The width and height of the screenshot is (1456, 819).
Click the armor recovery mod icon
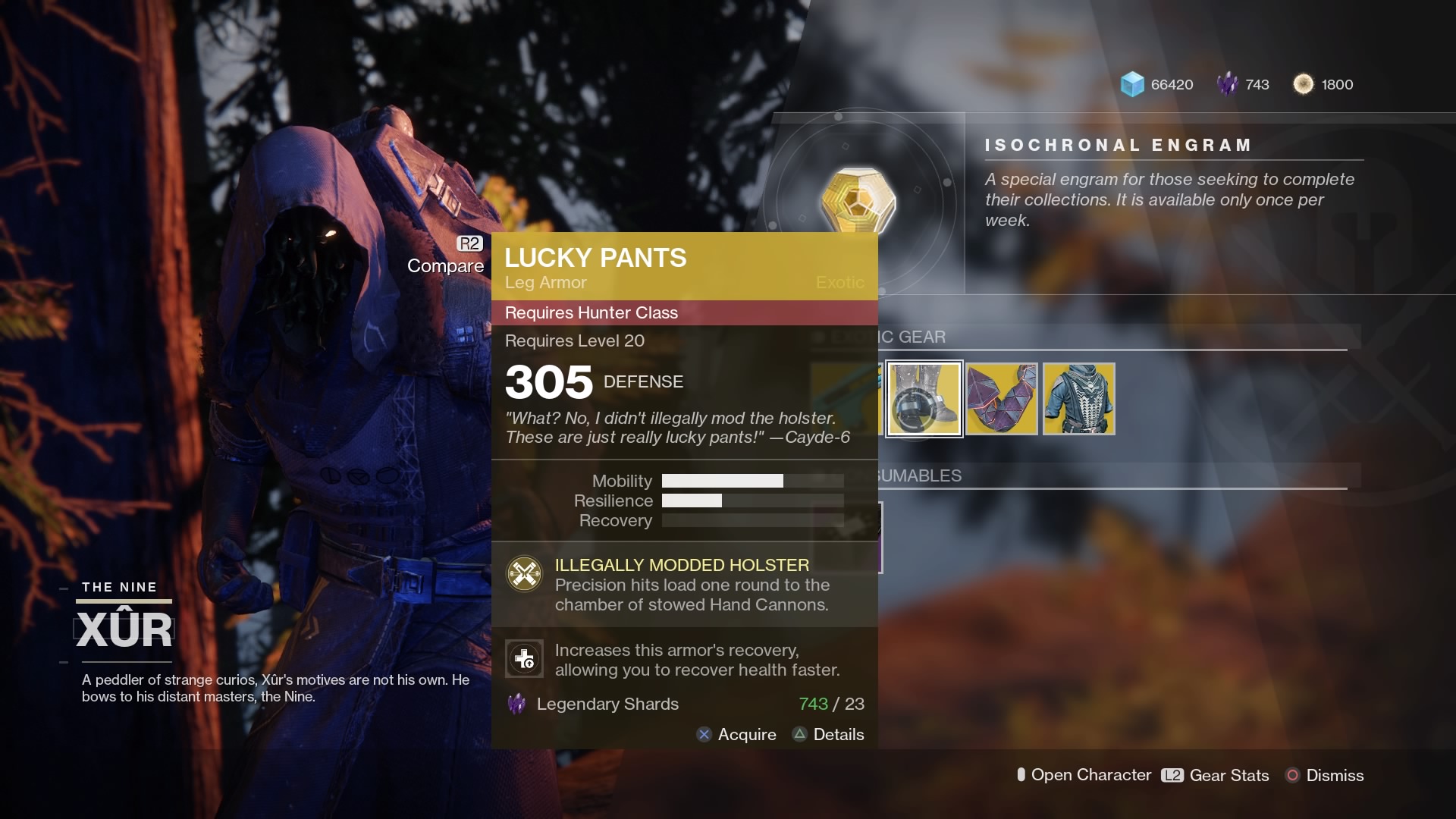pyautogui.click(x=523, y=658)
